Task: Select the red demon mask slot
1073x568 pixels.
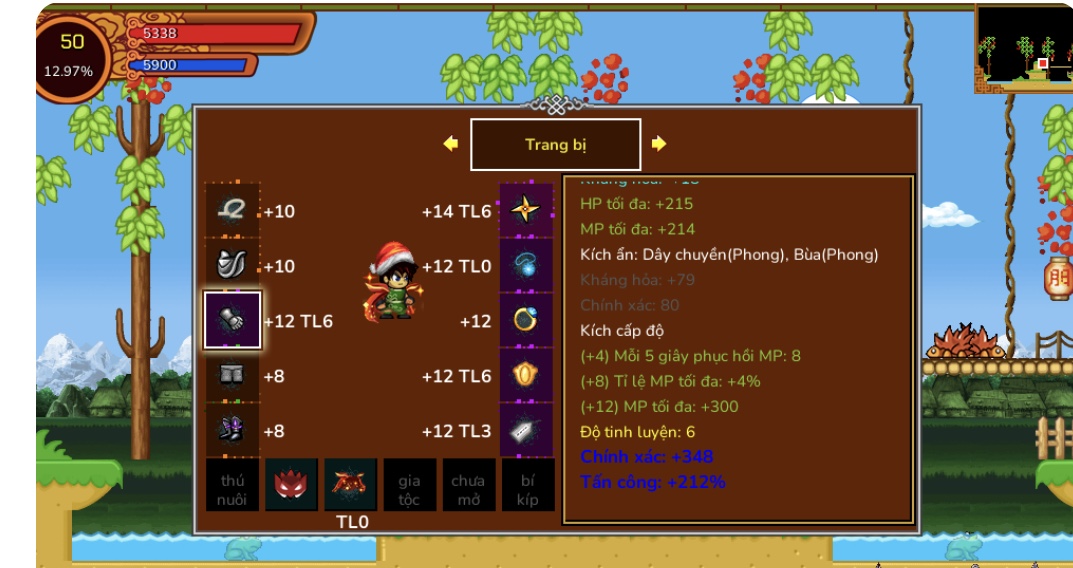Action: (x=291, y=486)
